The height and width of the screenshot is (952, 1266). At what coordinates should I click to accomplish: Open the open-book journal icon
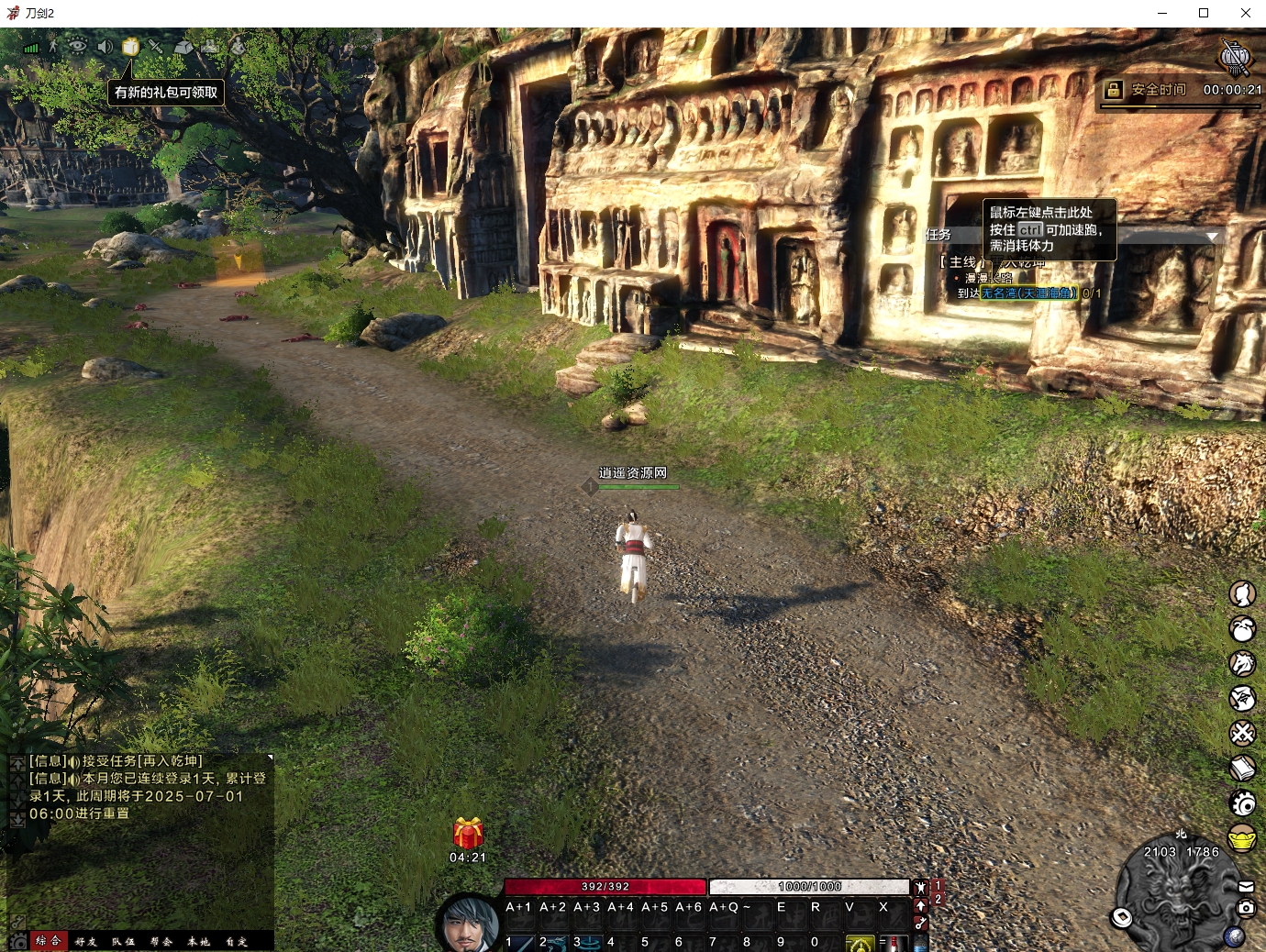(x=1242, y=768)
